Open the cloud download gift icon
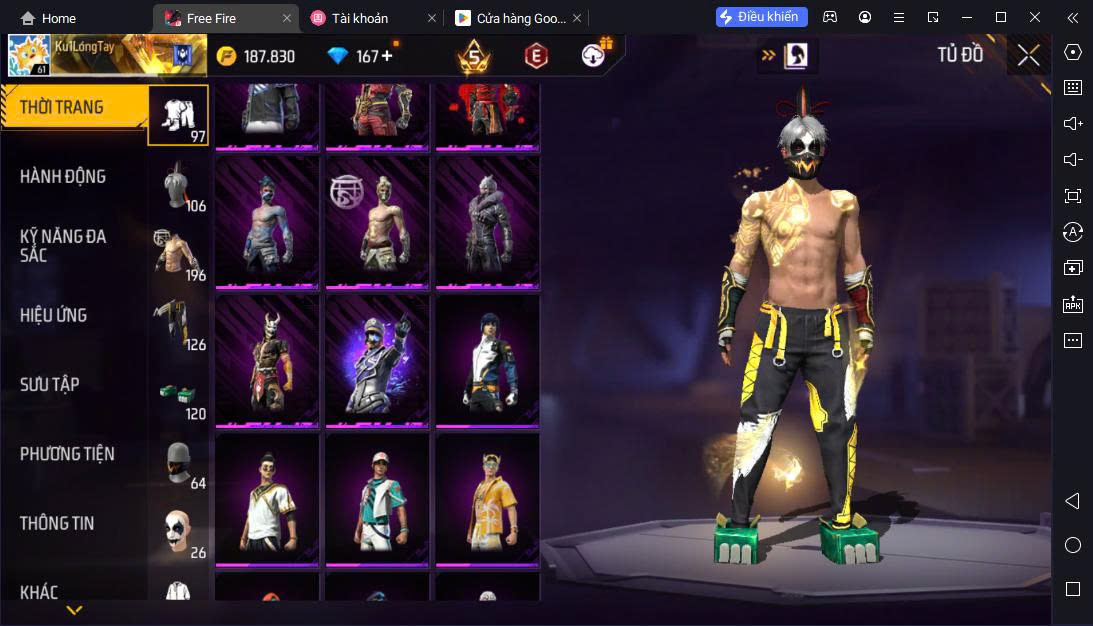1093x626 pixels. click(x=596, y=56)
